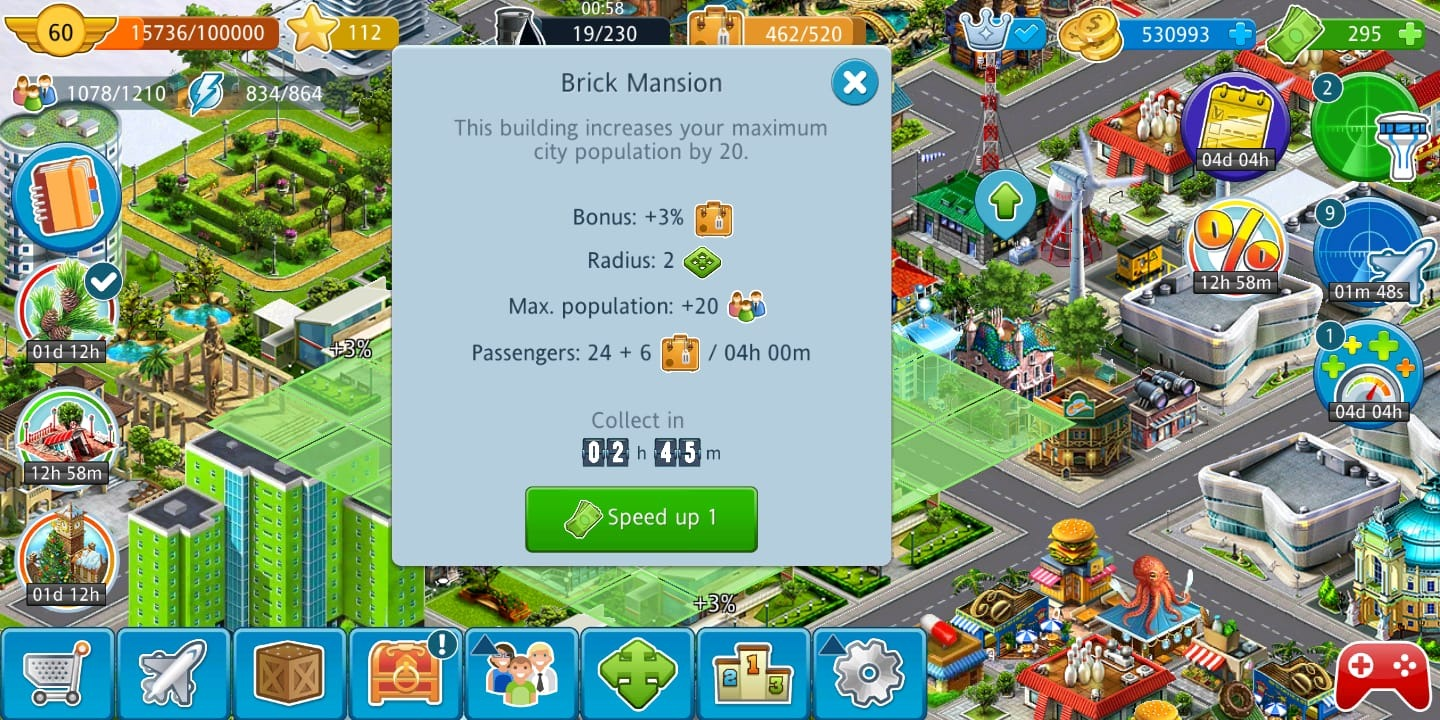This screenshot has height=720, width=1440.
Task: Add more coins with the blue plus
Action: coord(1240,33)
